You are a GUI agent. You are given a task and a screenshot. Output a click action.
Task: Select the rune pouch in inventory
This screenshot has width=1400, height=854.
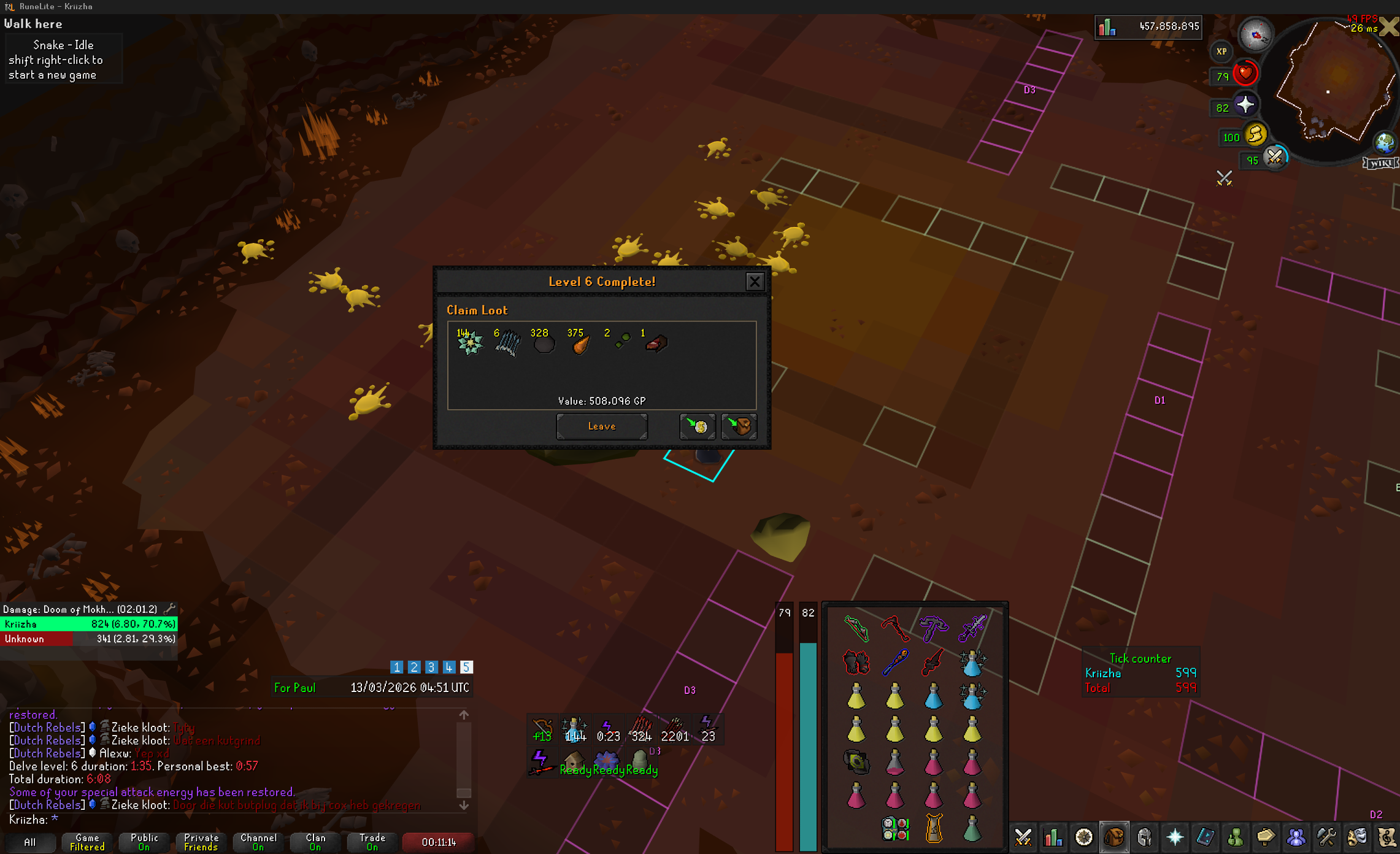[895, 828]
